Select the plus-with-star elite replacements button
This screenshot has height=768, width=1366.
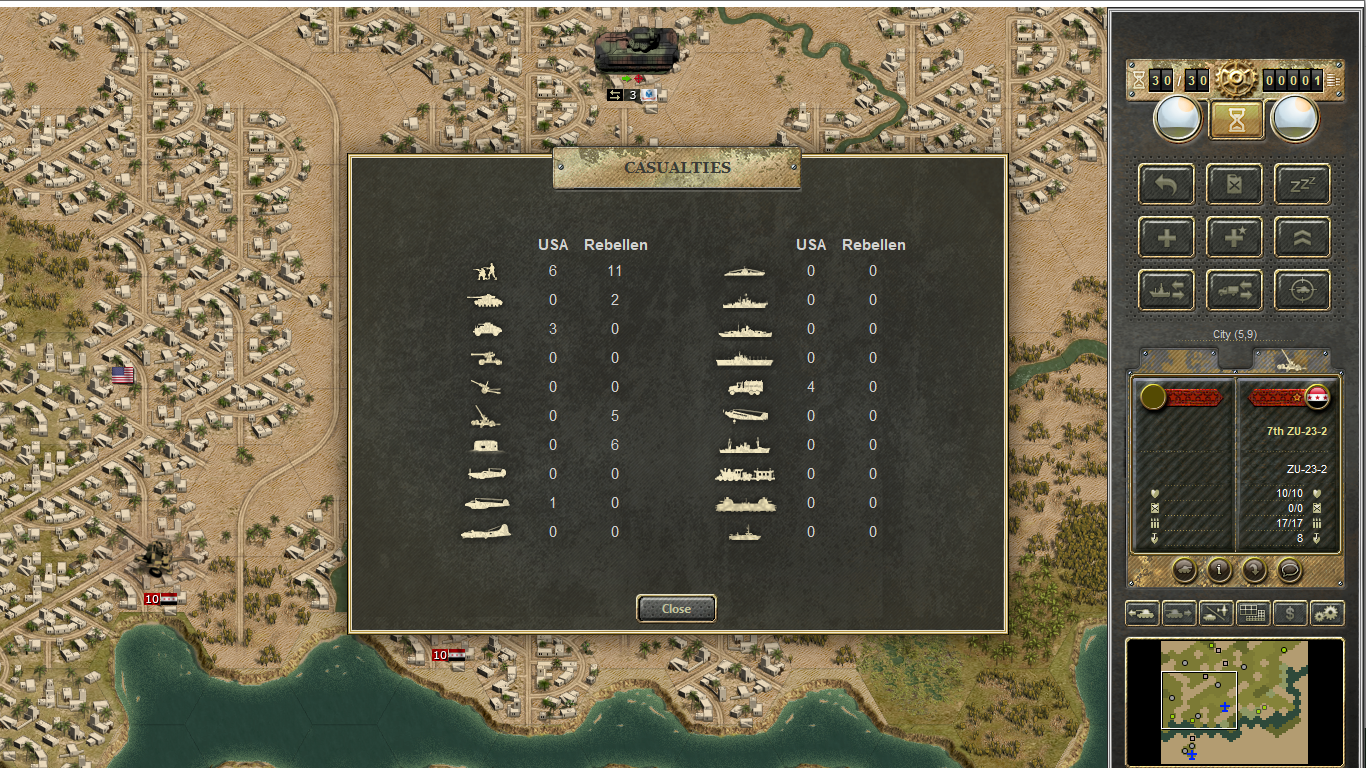(1234, 238)
